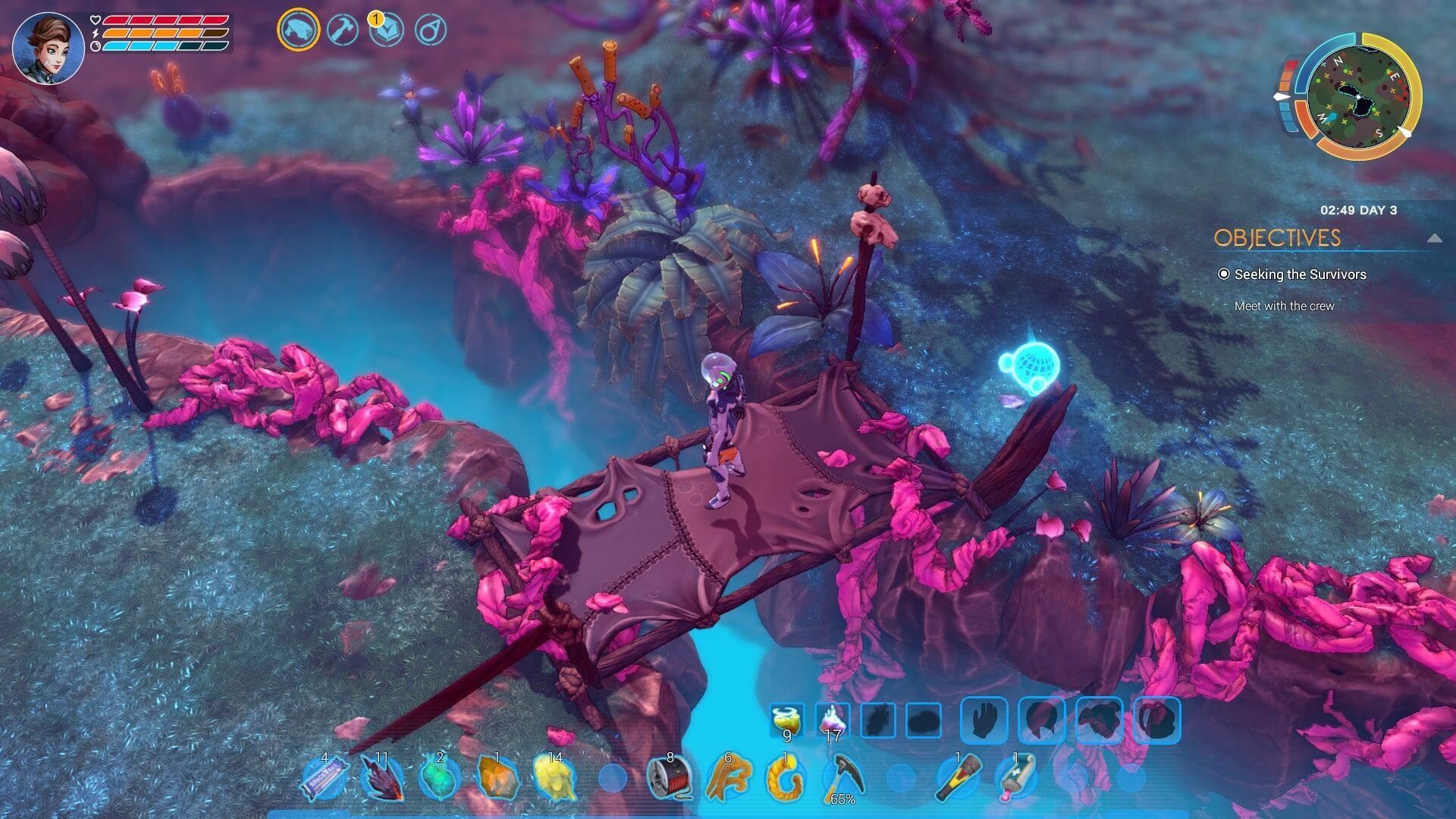Screen dimensions: 1456x819
Task: Select the highlighted inventory mode icon
Action: [x=298, y=30]
